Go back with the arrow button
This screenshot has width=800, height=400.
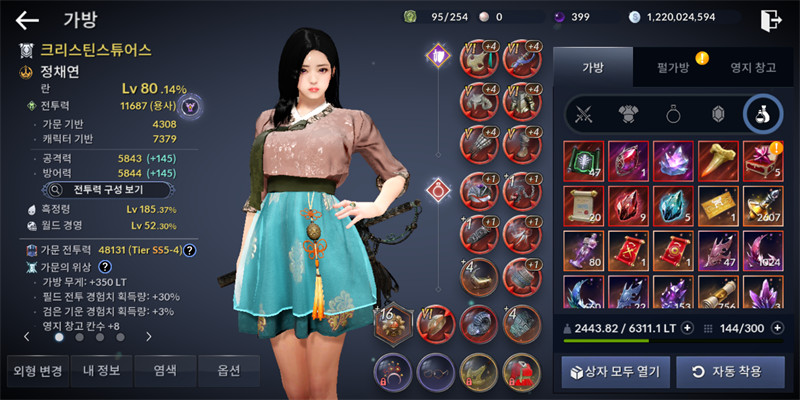[x=27, y=19]
